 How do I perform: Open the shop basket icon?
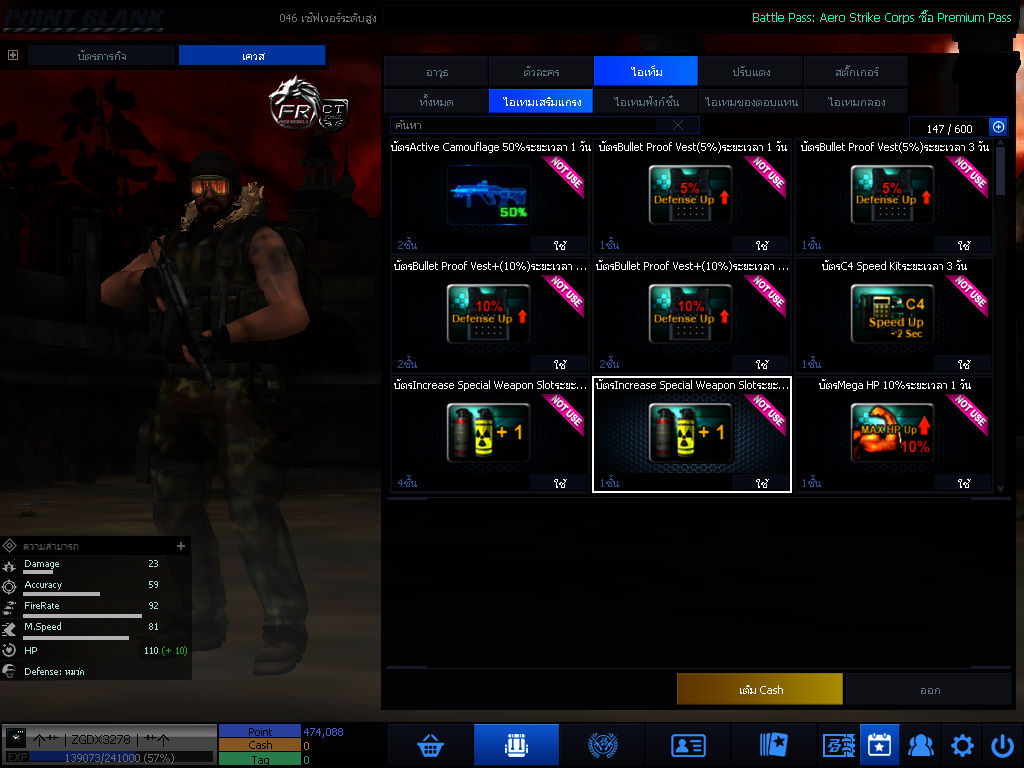430,745
